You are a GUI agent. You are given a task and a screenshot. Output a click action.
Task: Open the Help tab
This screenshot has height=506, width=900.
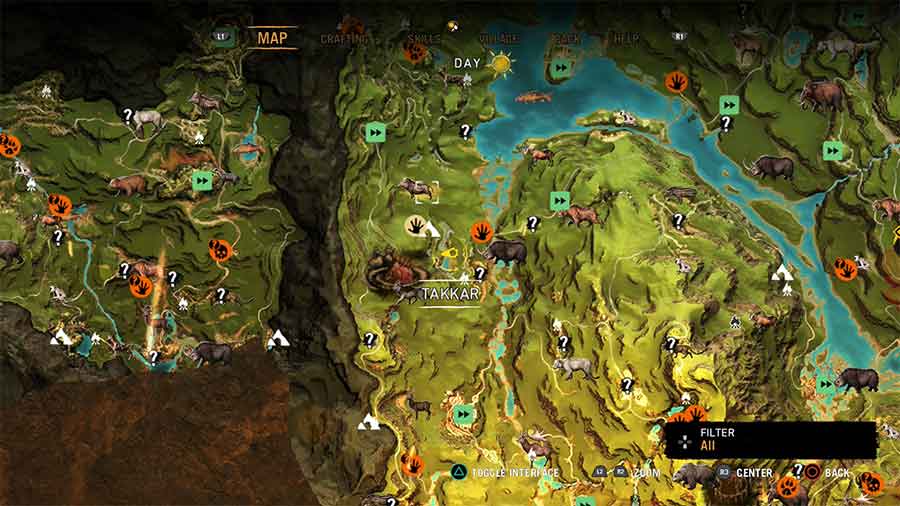[626, 39]
